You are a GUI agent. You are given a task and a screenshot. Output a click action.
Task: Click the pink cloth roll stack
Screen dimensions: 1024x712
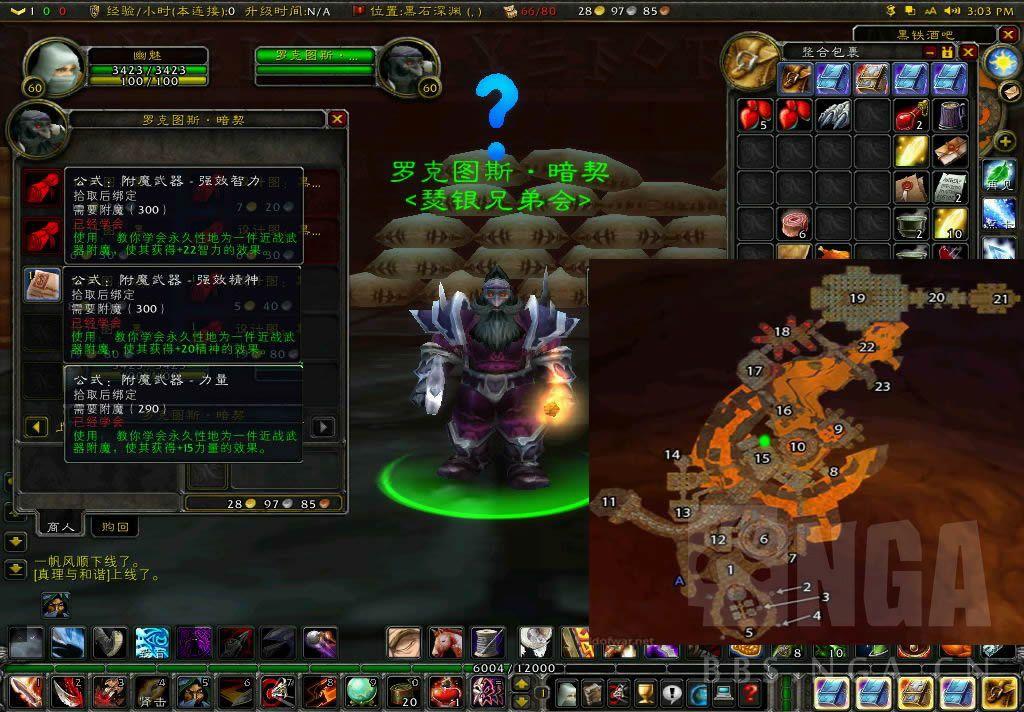(795, 222)
